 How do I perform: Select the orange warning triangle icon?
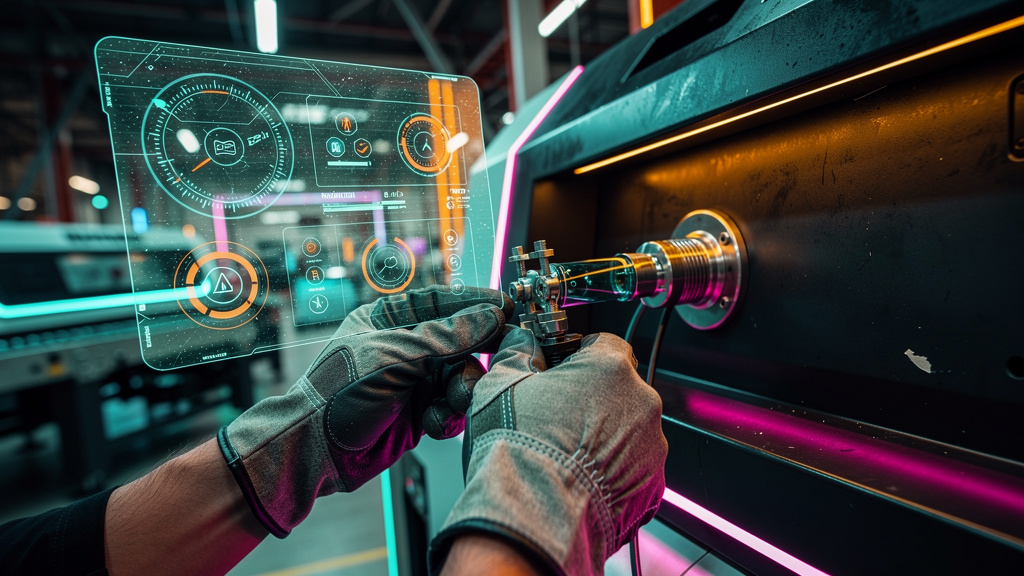click(220, 284)
